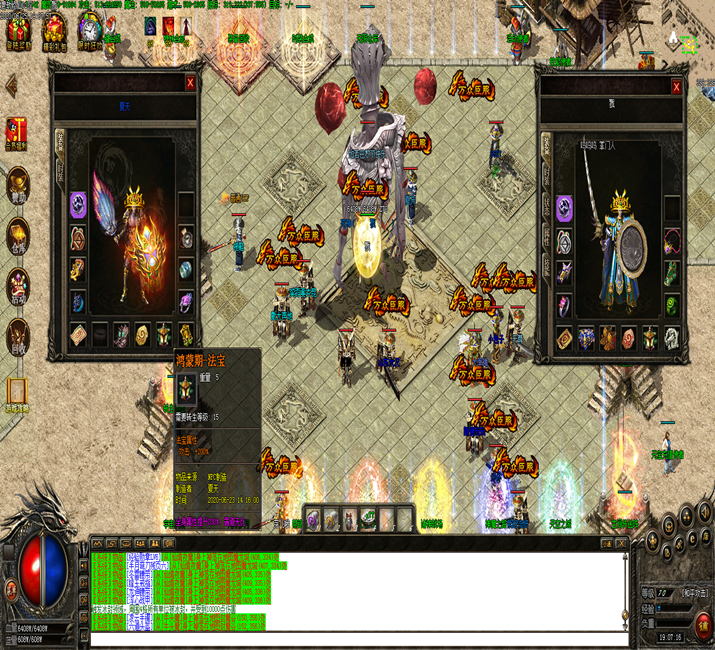This screenshot has width=715, height=650.
Task: Close the right character equipment panel
Action: click(676, 87)
